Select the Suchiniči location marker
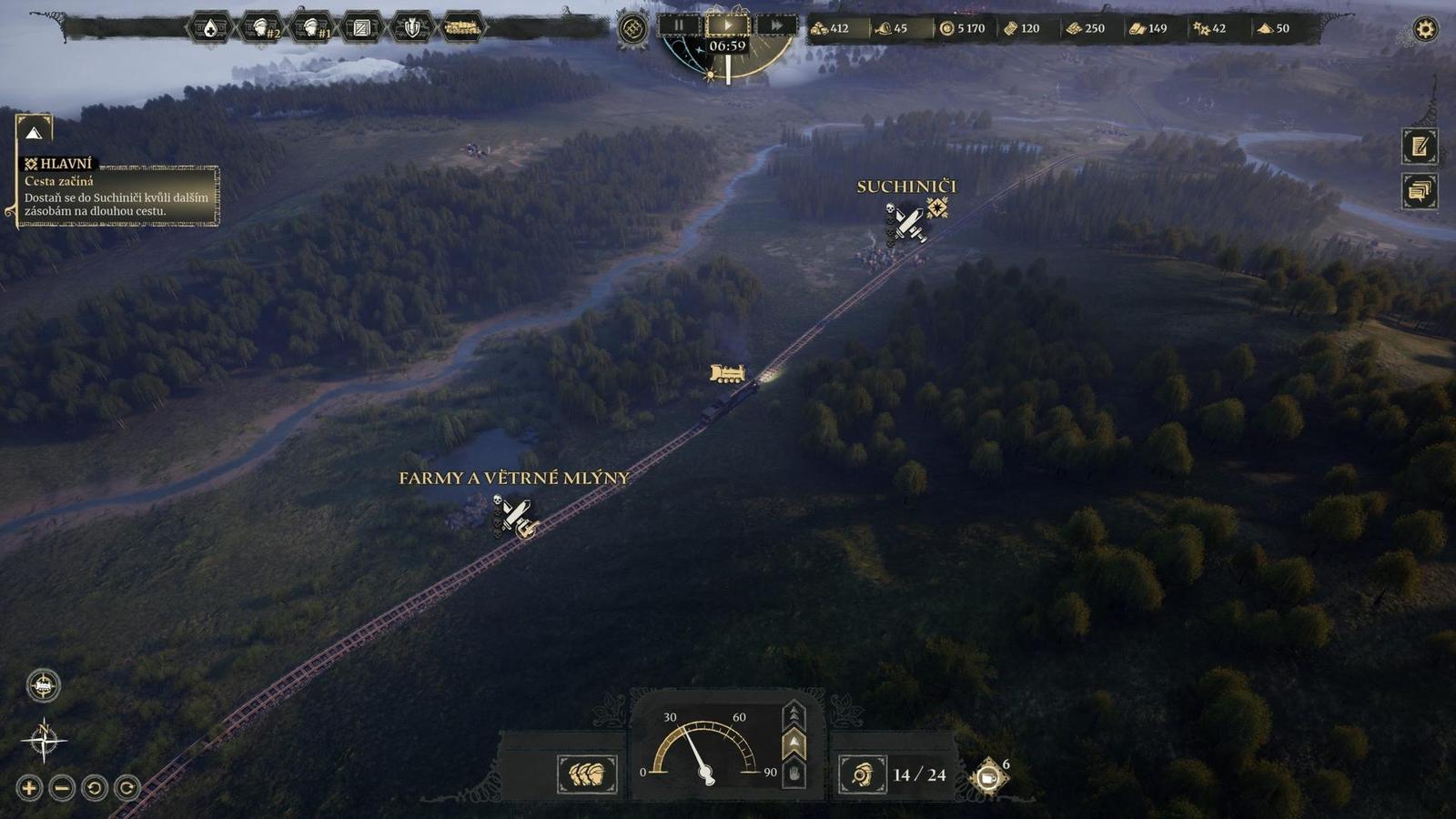 click(908, 222)
